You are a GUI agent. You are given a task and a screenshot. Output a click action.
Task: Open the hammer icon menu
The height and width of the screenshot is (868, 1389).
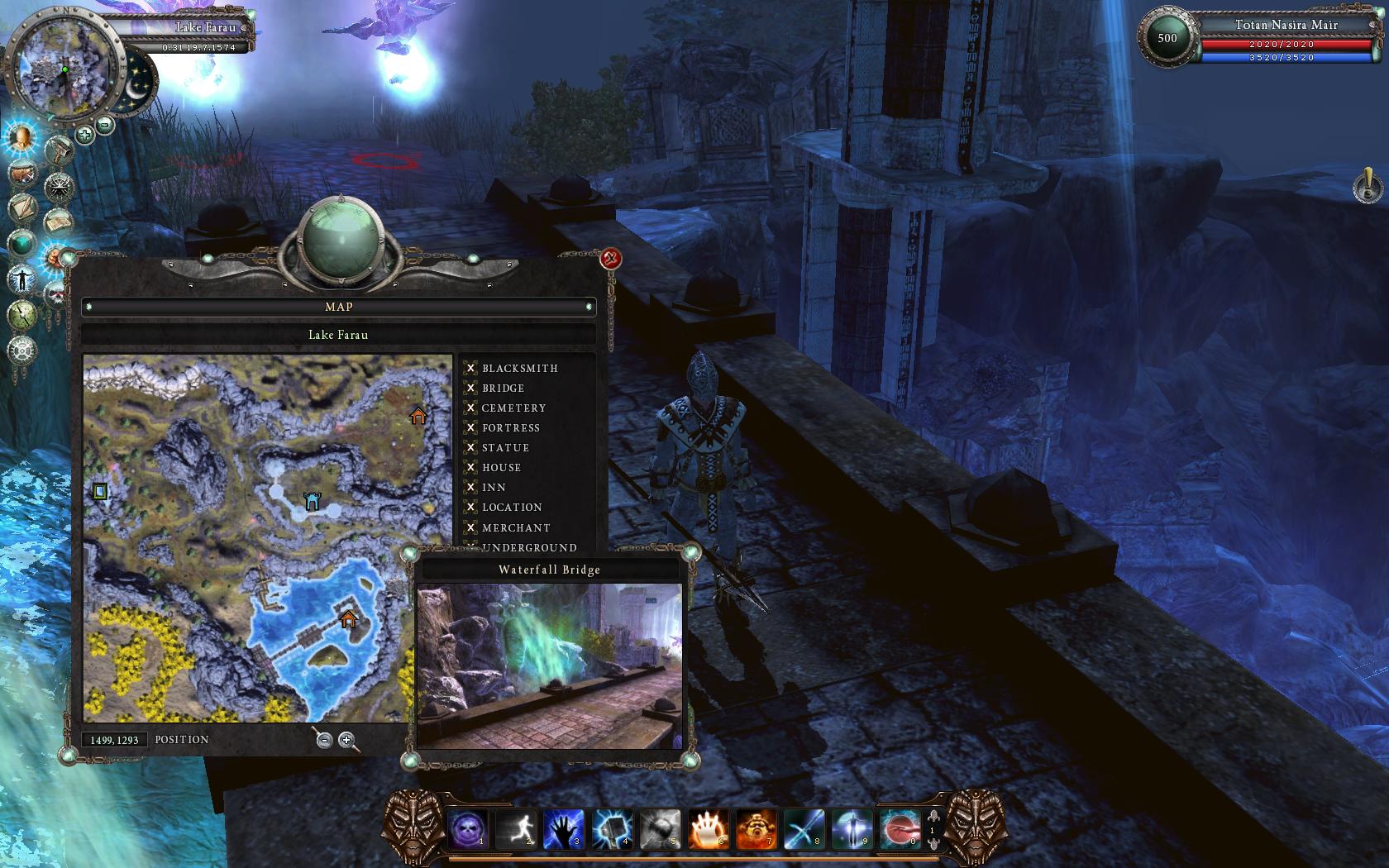59,151
